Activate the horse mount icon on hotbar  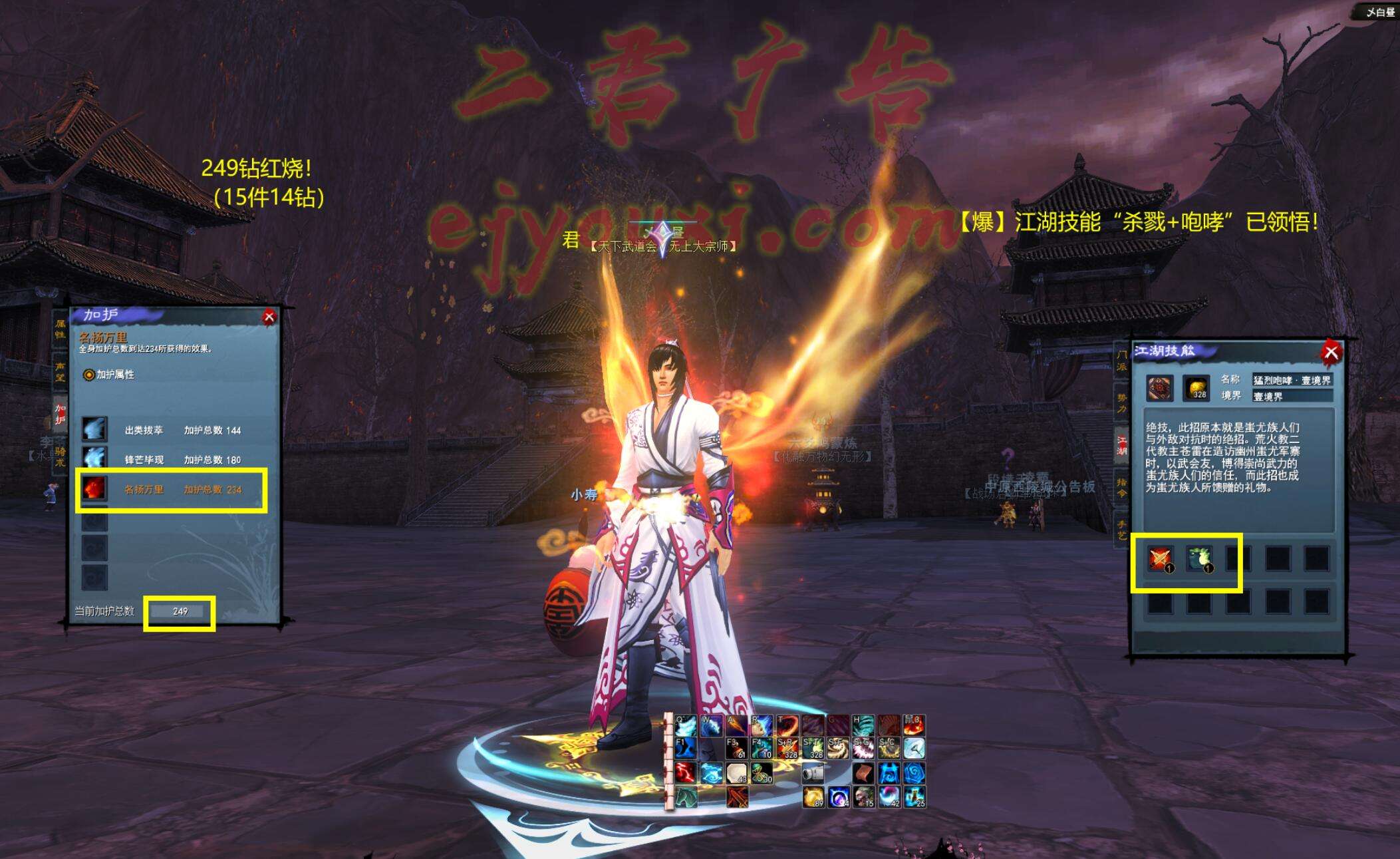click(x=686, y=796)
